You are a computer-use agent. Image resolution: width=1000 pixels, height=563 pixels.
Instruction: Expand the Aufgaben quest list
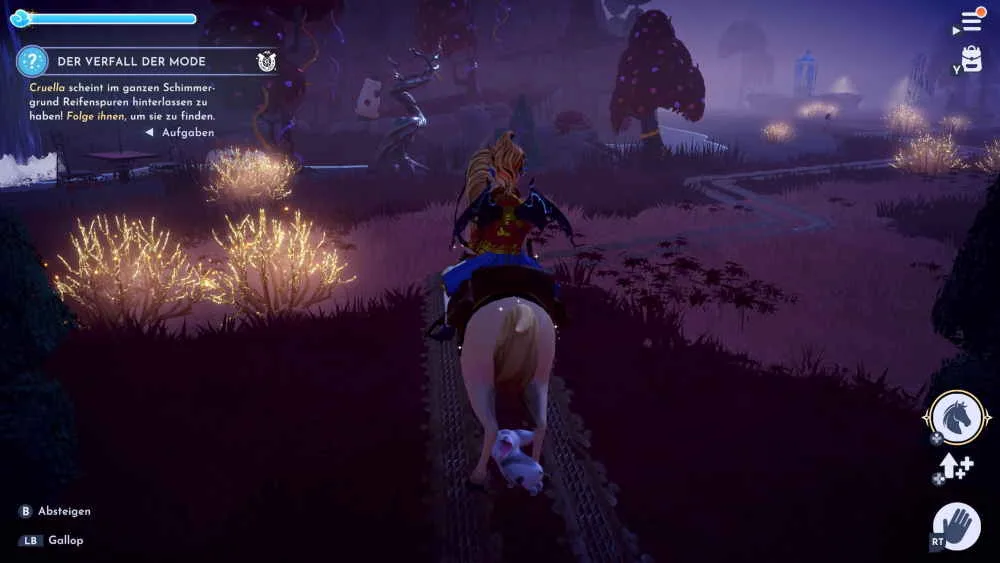pos(181,132)
